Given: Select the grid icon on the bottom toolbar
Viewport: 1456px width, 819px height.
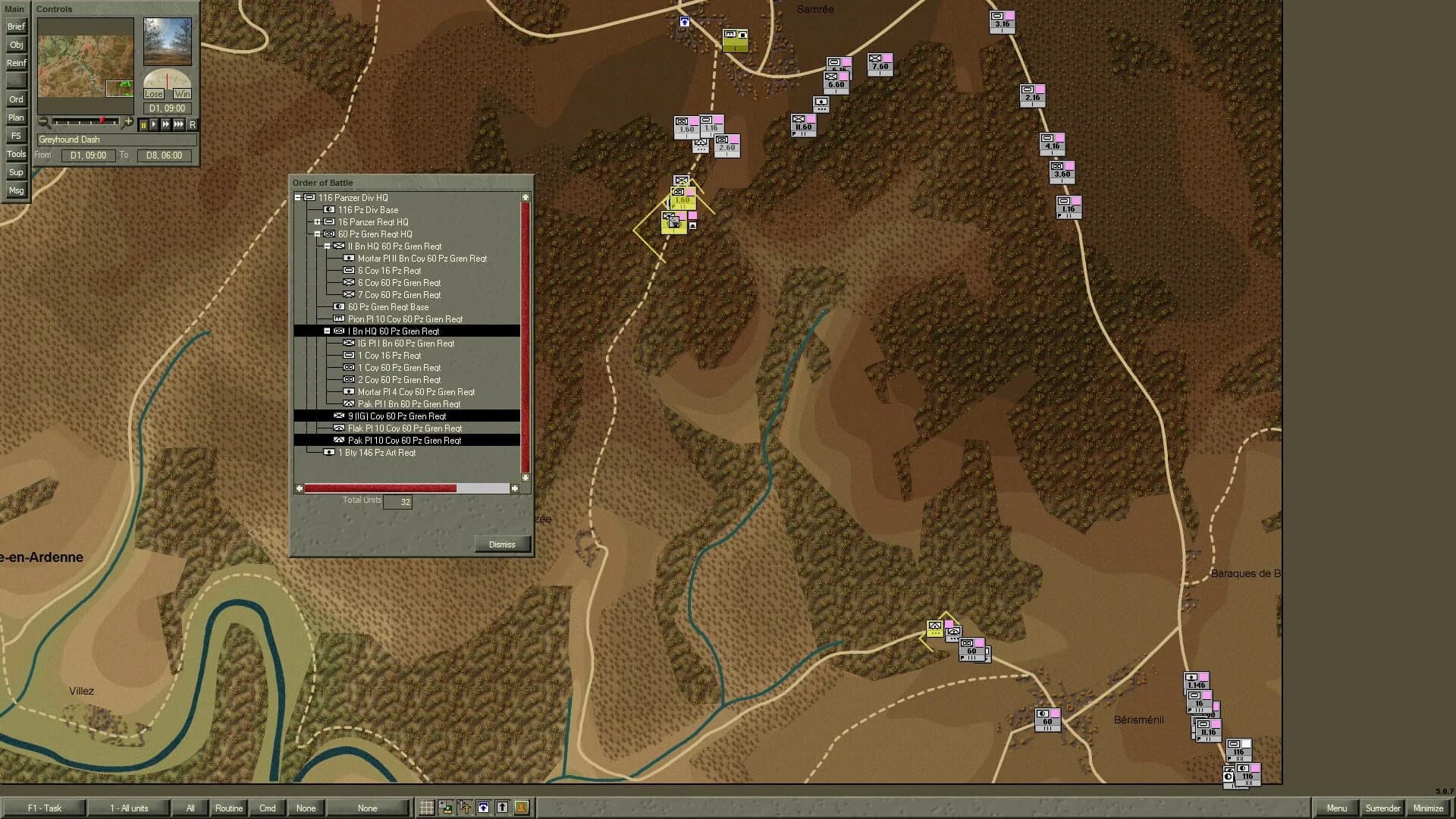Looking at the screenshot, I should 428,808.
